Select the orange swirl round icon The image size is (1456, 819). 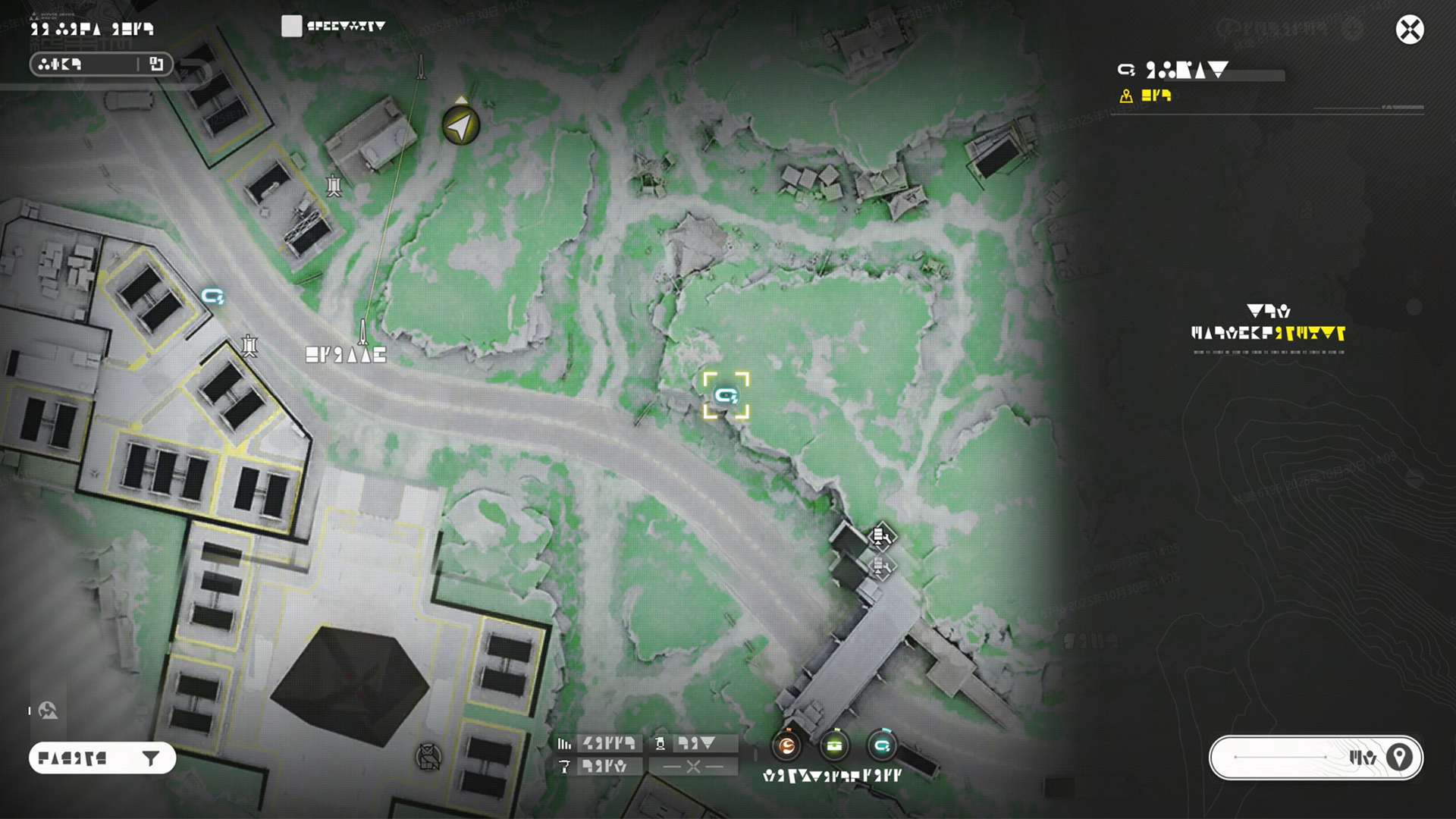point(787,746)
